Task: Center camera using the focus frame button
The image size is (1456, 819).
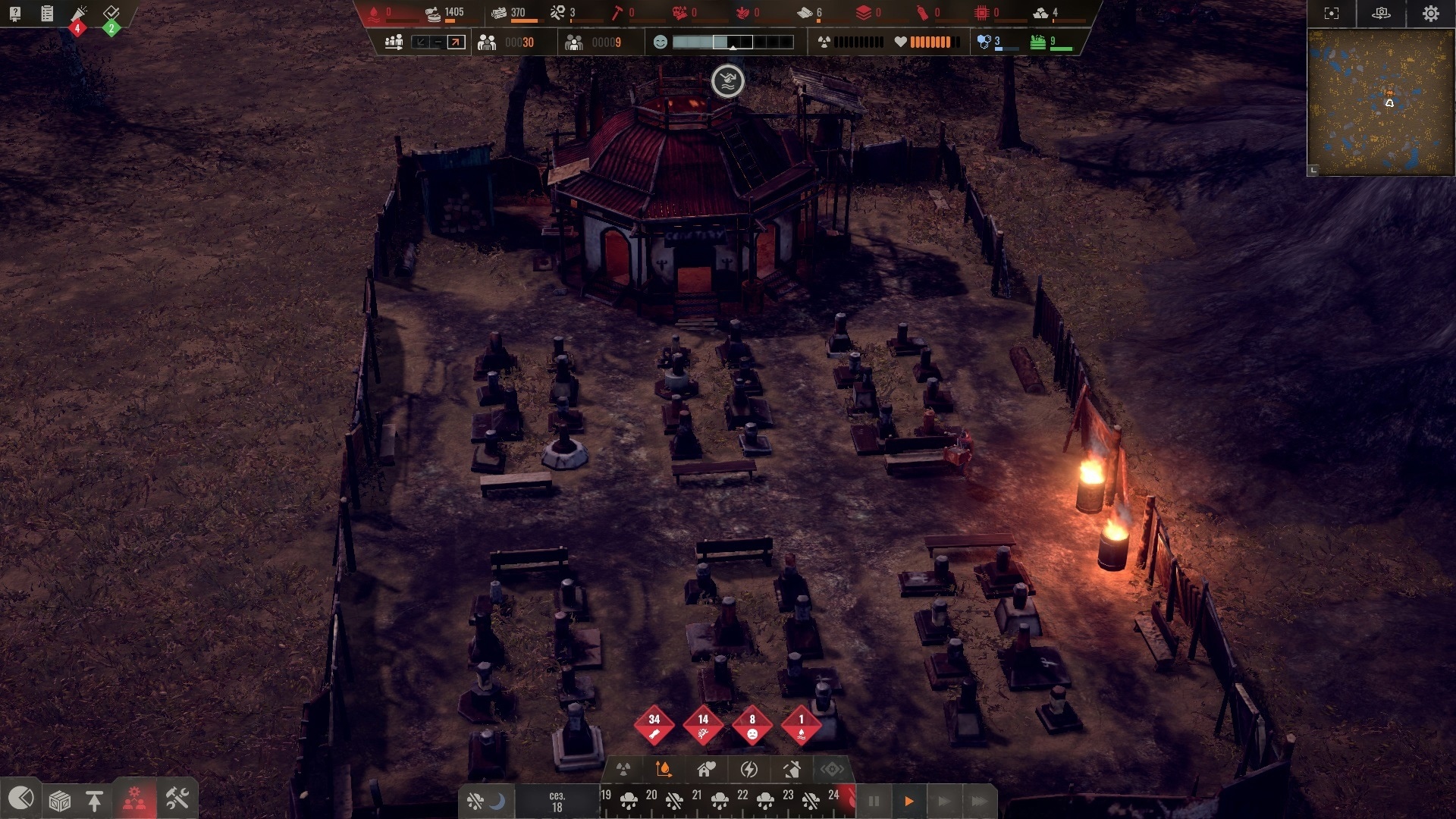Action: pyautogui.click(x=1332, y=14)
